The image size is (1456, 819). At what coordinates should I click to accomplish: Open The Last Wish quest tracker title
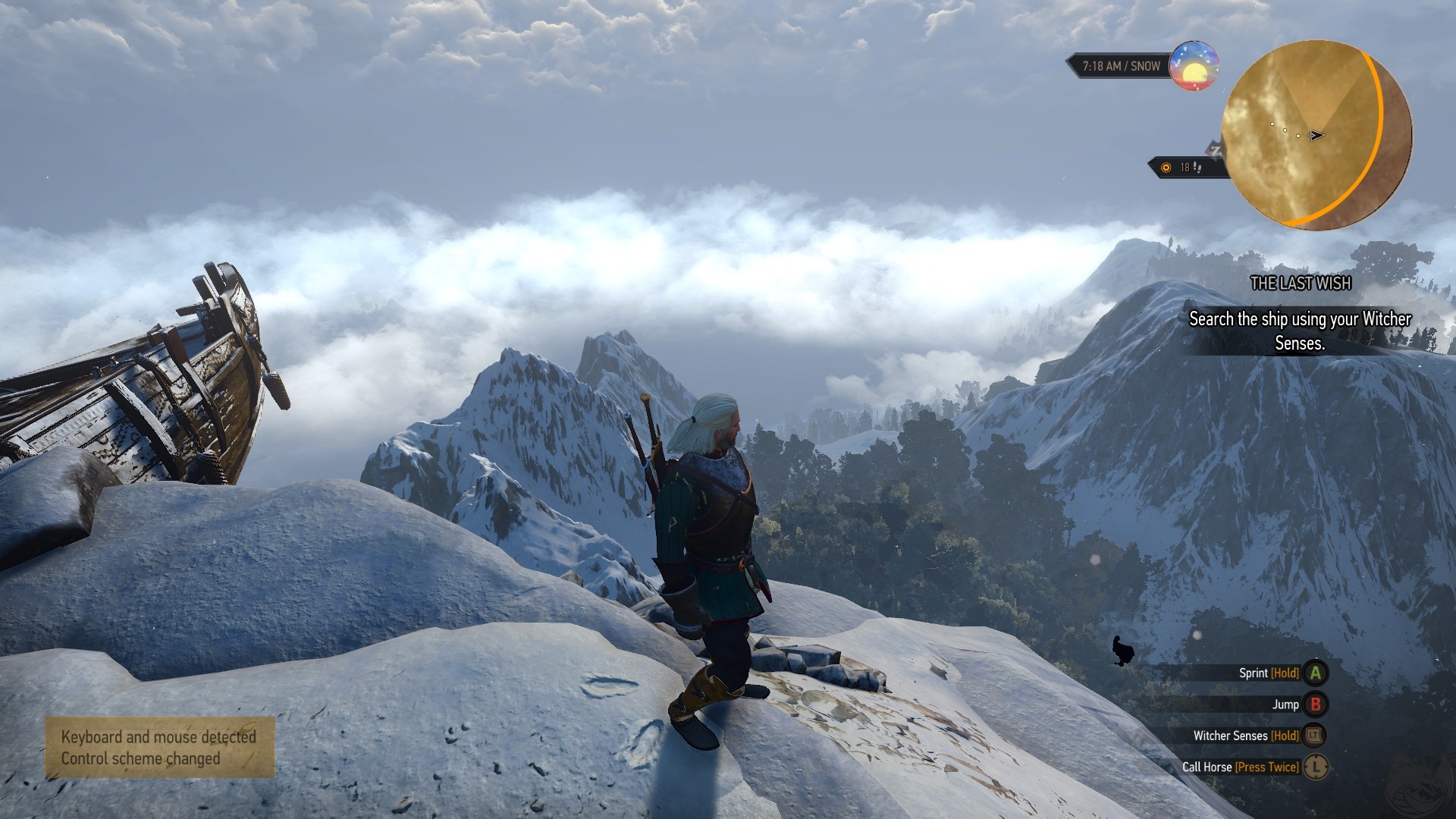pyautogui.click(x=1301, y=284)
